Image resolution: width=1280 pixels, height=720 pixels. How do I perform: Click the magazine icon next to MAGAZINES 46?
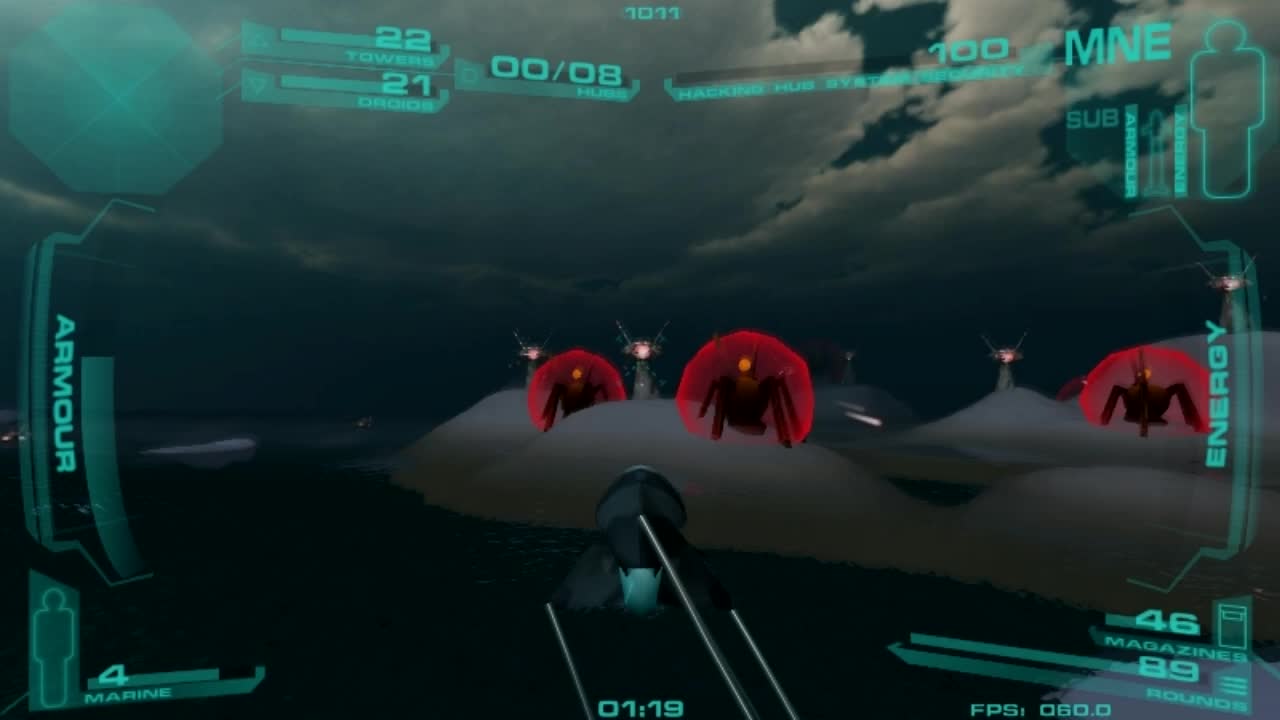tap(1232, 625)
